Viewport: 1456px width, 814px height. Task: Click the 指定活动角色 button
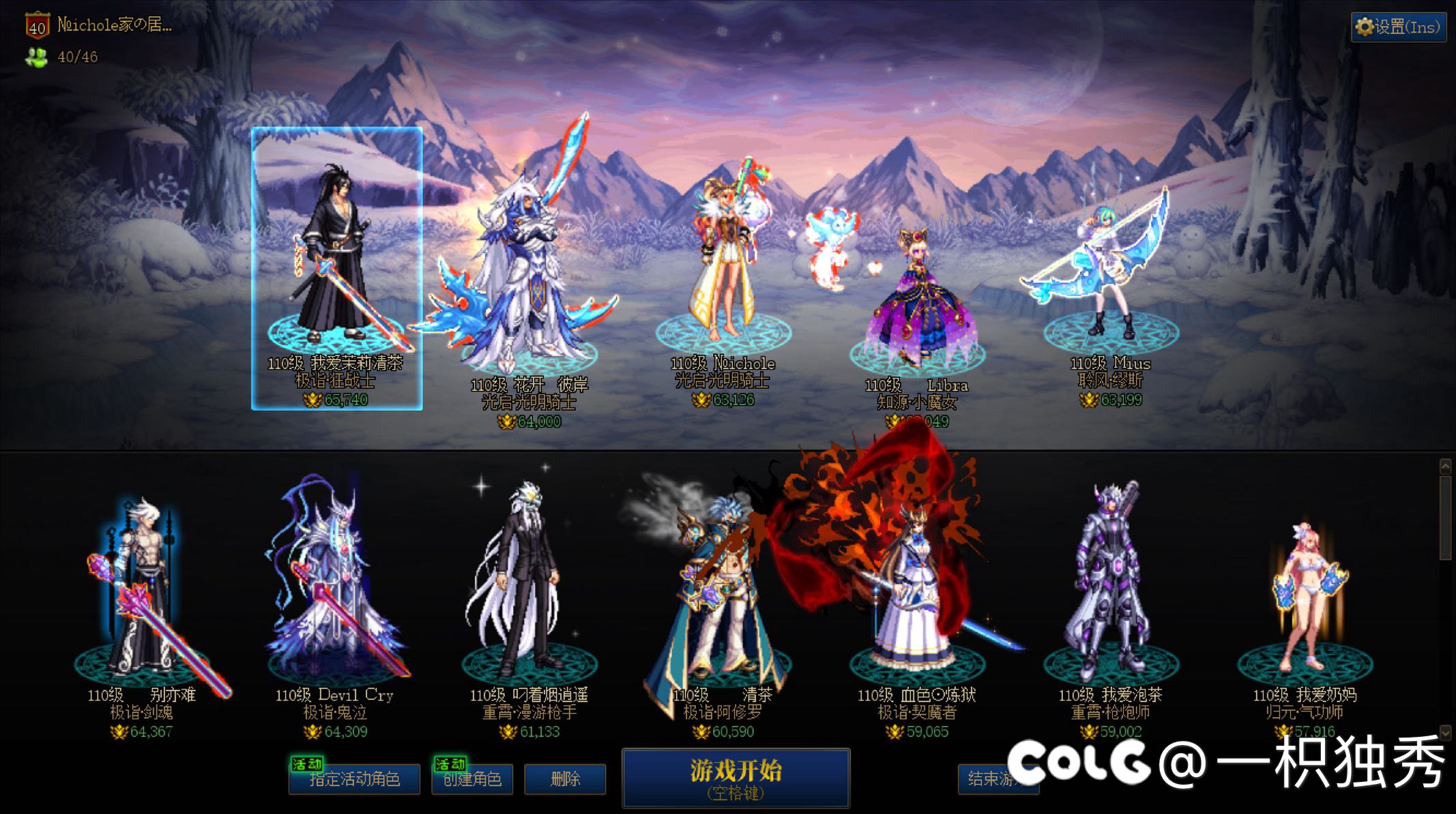[354, 779]
